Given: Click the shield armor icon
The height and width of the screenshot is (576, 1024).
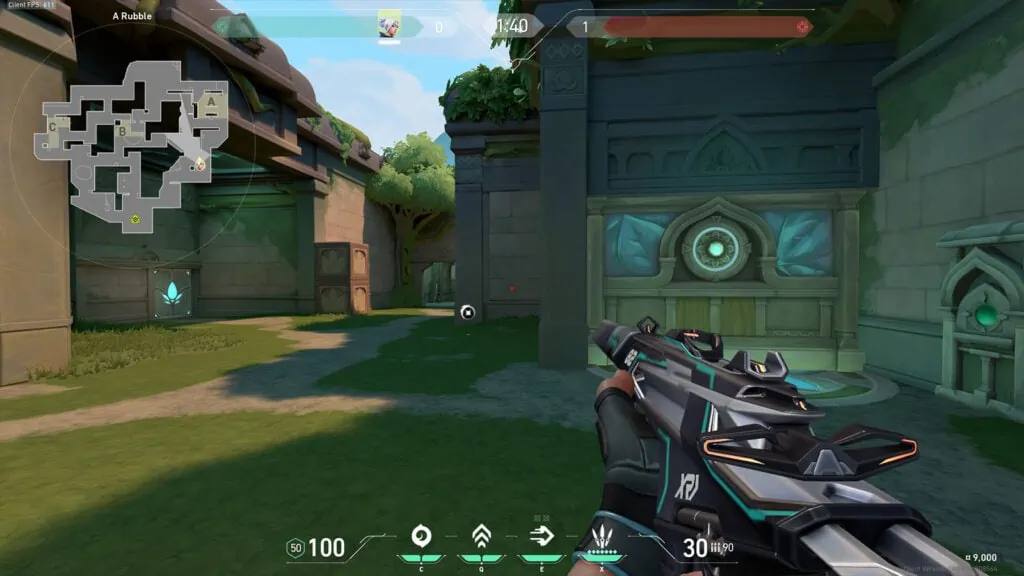Looking at the screenshot, I should point(295,547).
